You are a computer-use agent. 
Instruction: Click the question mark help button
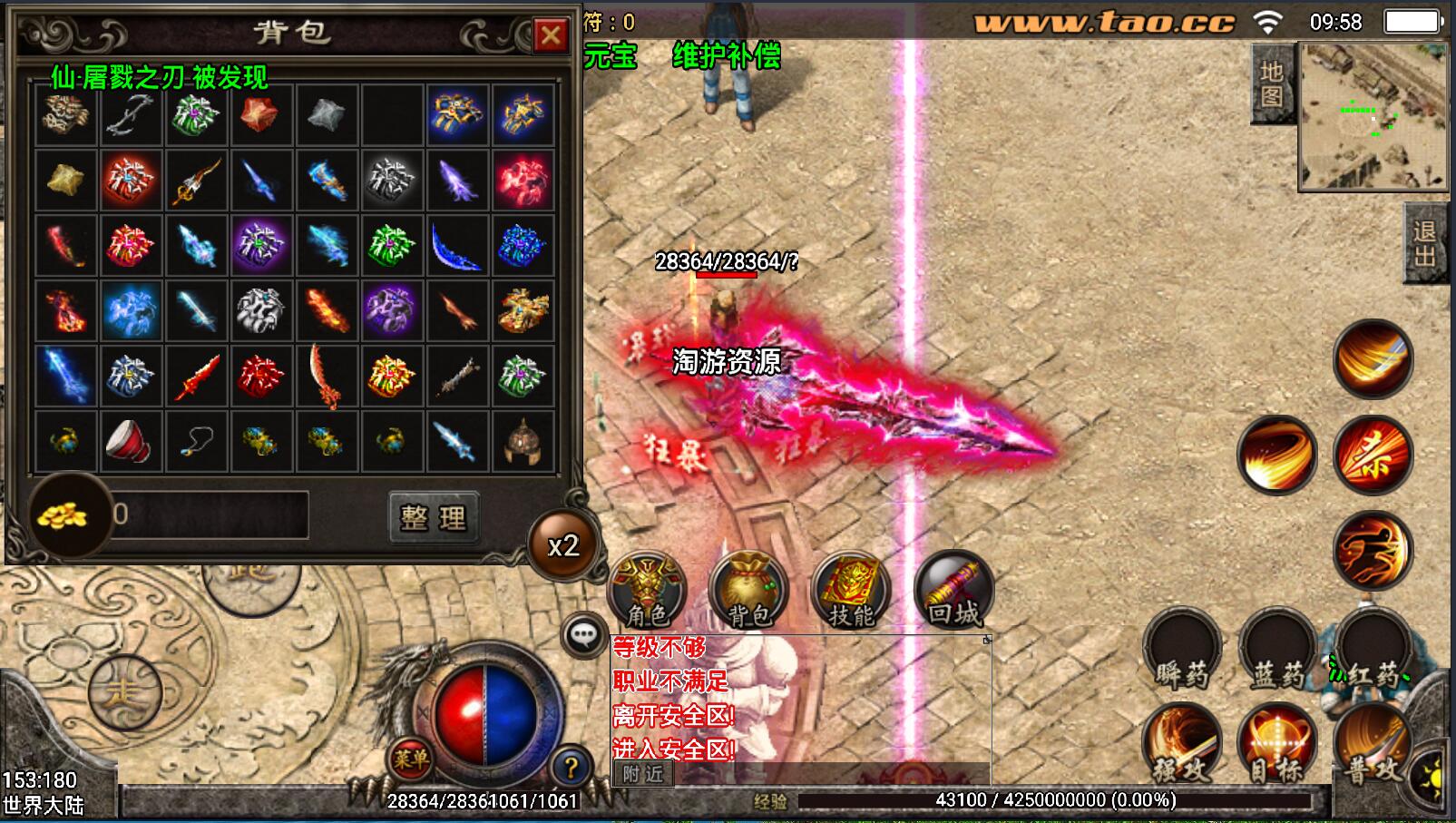coord(571,768)
